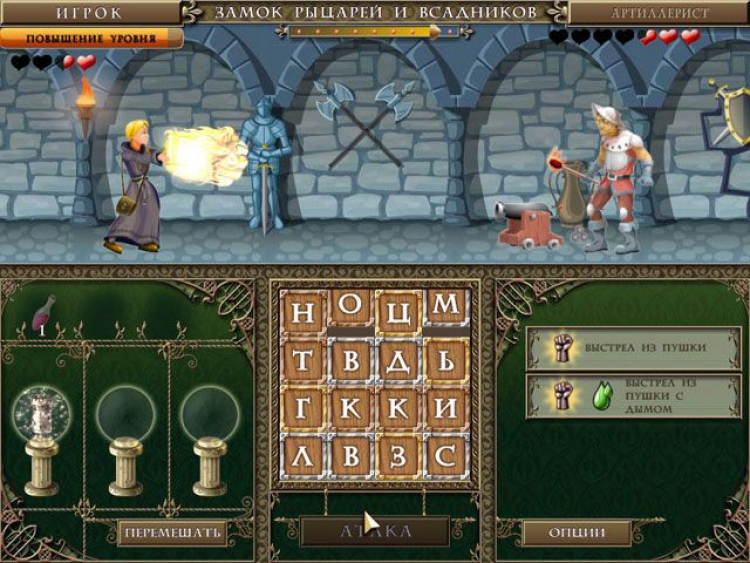Open the Опции options menu
Screen dimensions: 750x563
coord(577,532)
